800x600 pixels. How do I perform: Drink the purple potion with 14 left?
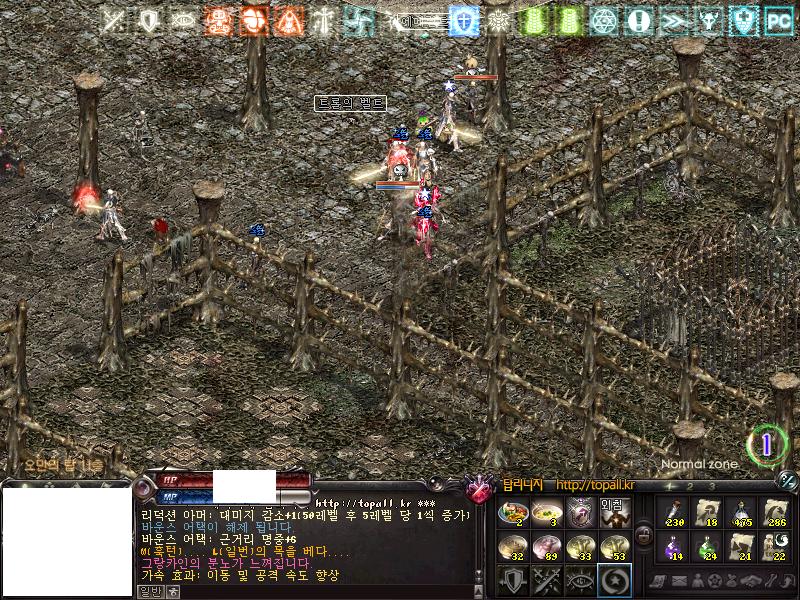(x=672, y=546)
